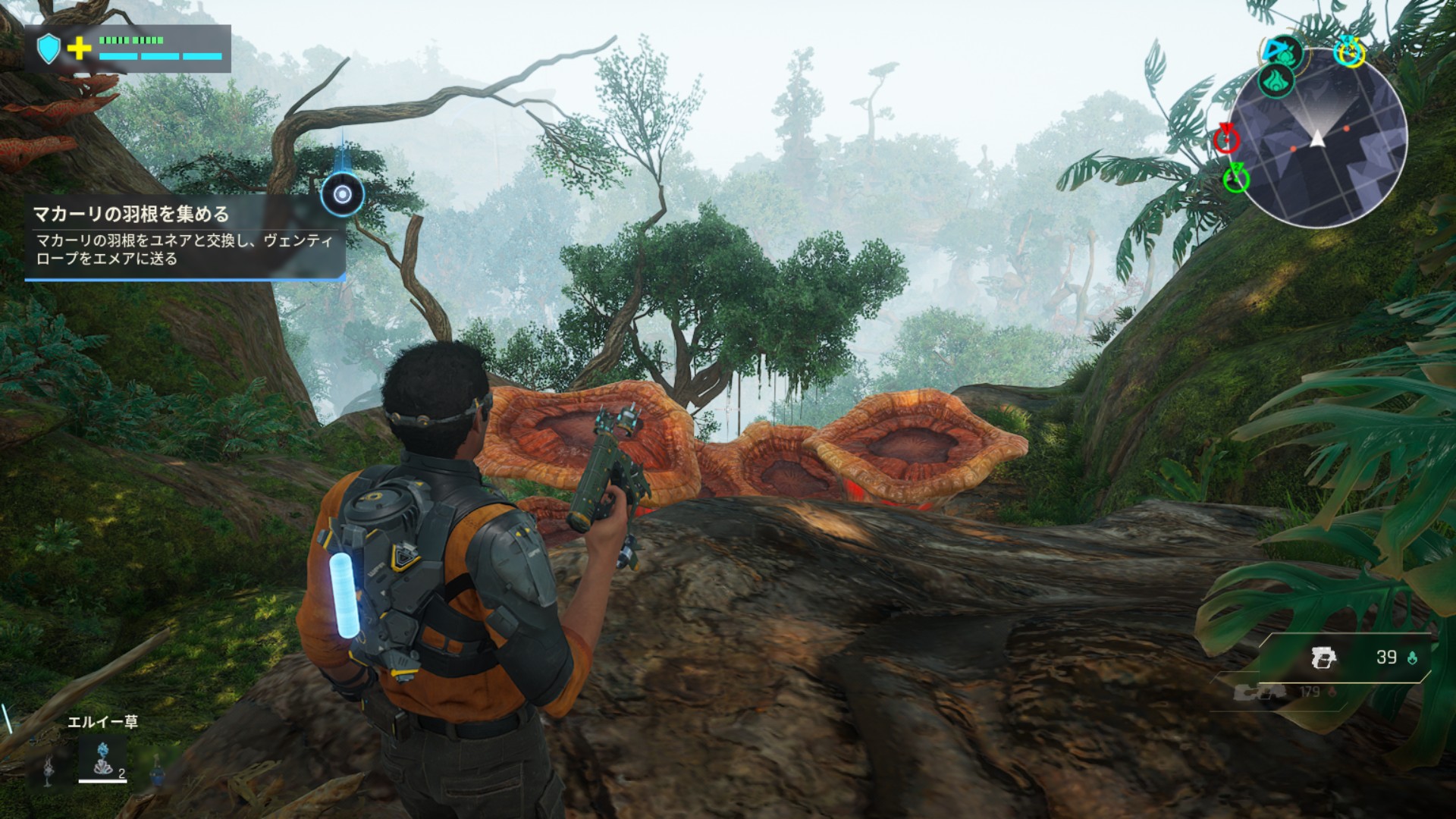The image size is (1456, 819).
Task: Choose the blue flask item slot
Action: [157, 772]
